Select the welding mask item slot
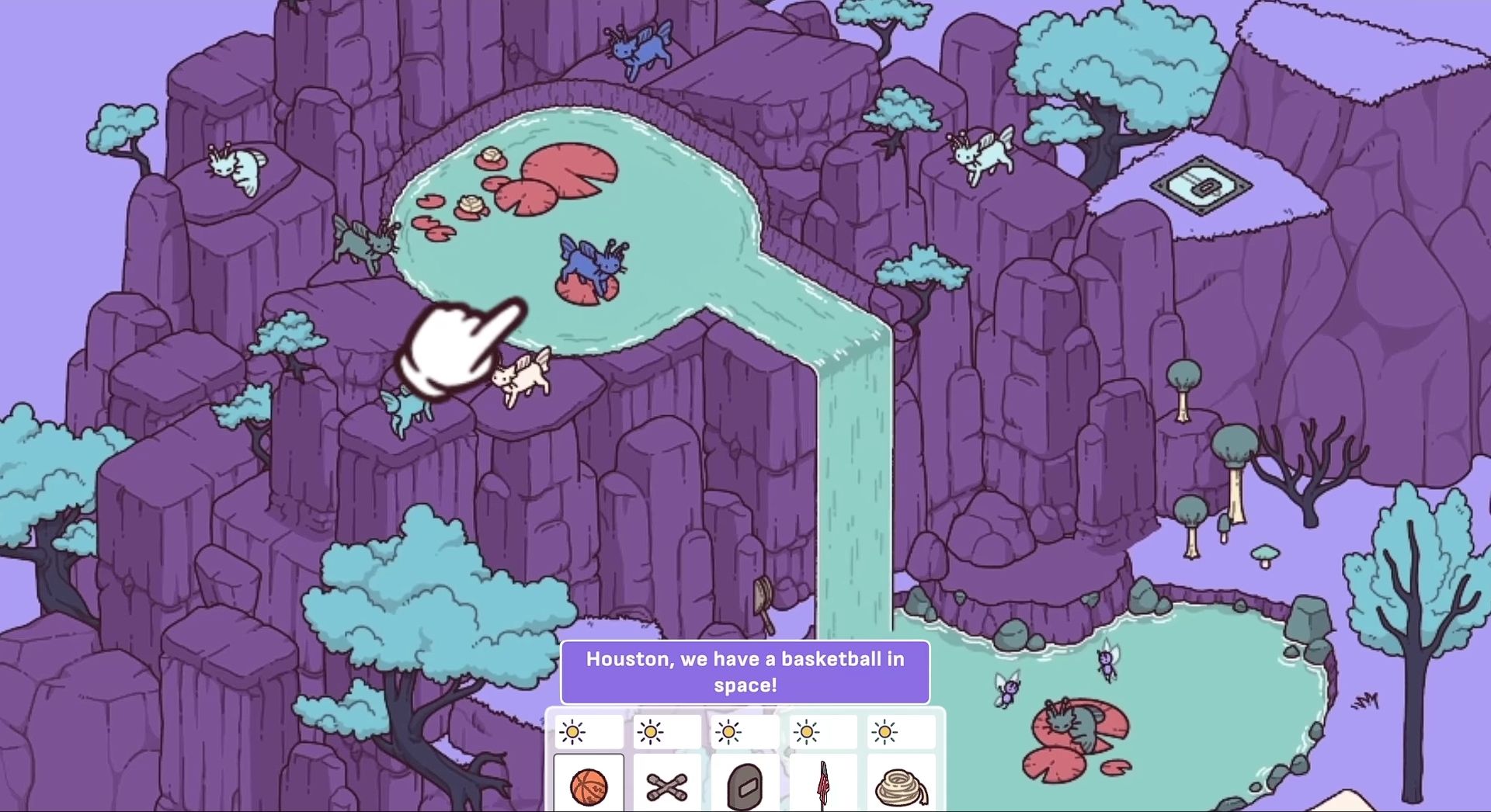1491x812 pixels. point(745,785)
